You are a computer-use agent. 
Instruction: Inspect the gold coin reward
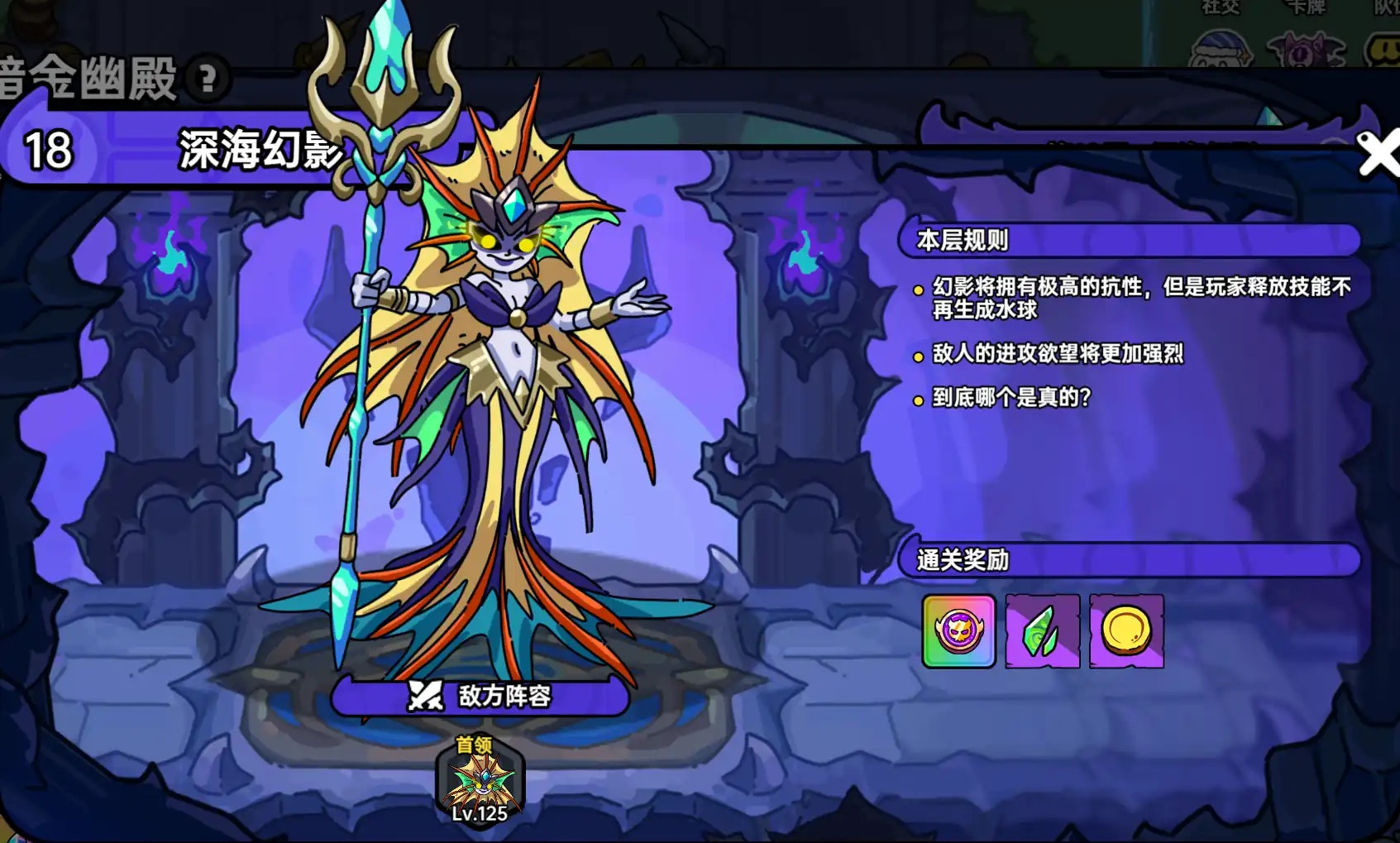(1126, 631)
